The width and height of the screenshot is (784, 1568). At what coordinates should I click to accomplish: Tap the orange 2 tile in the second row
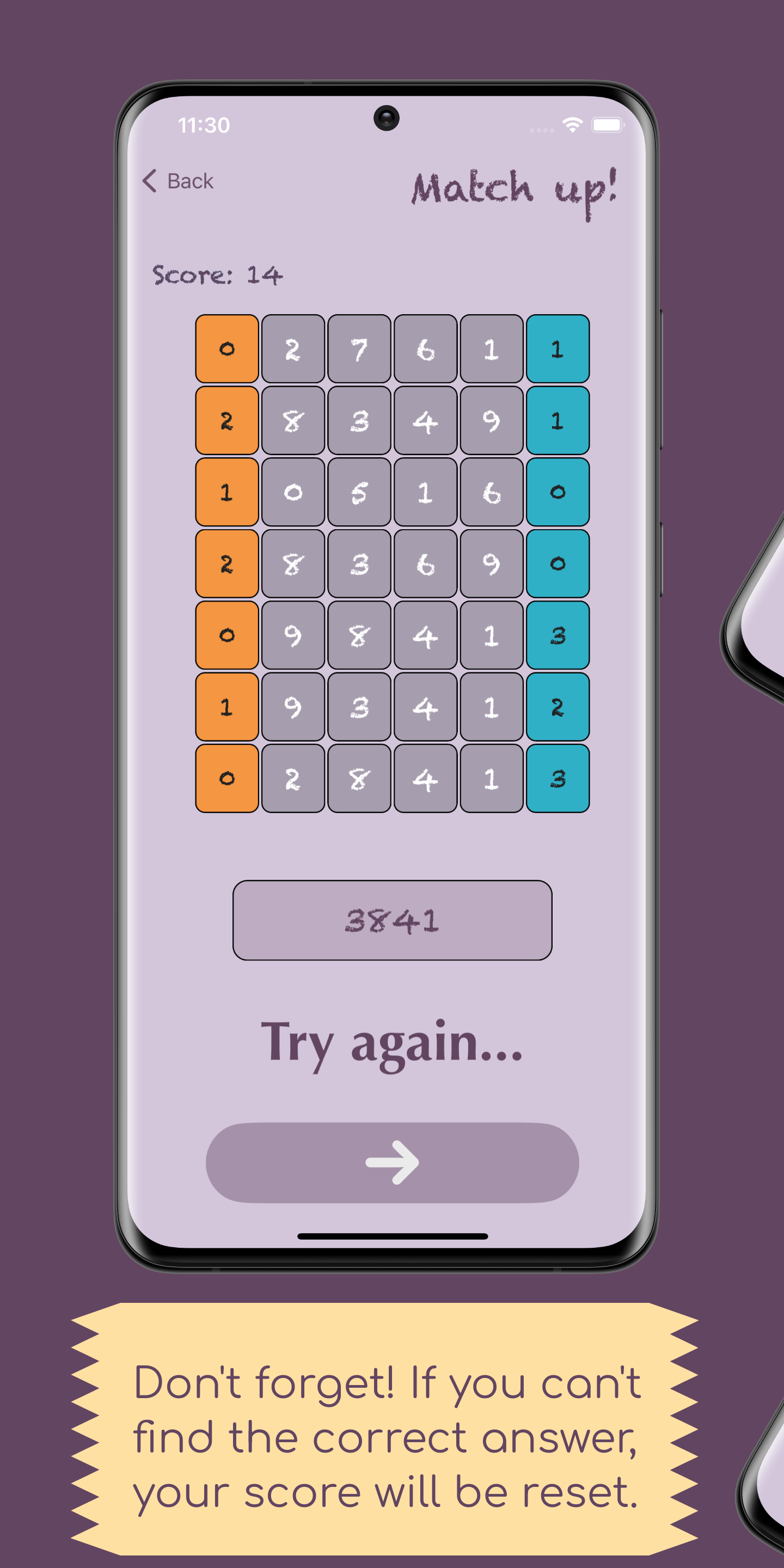[x=226, y=419]
